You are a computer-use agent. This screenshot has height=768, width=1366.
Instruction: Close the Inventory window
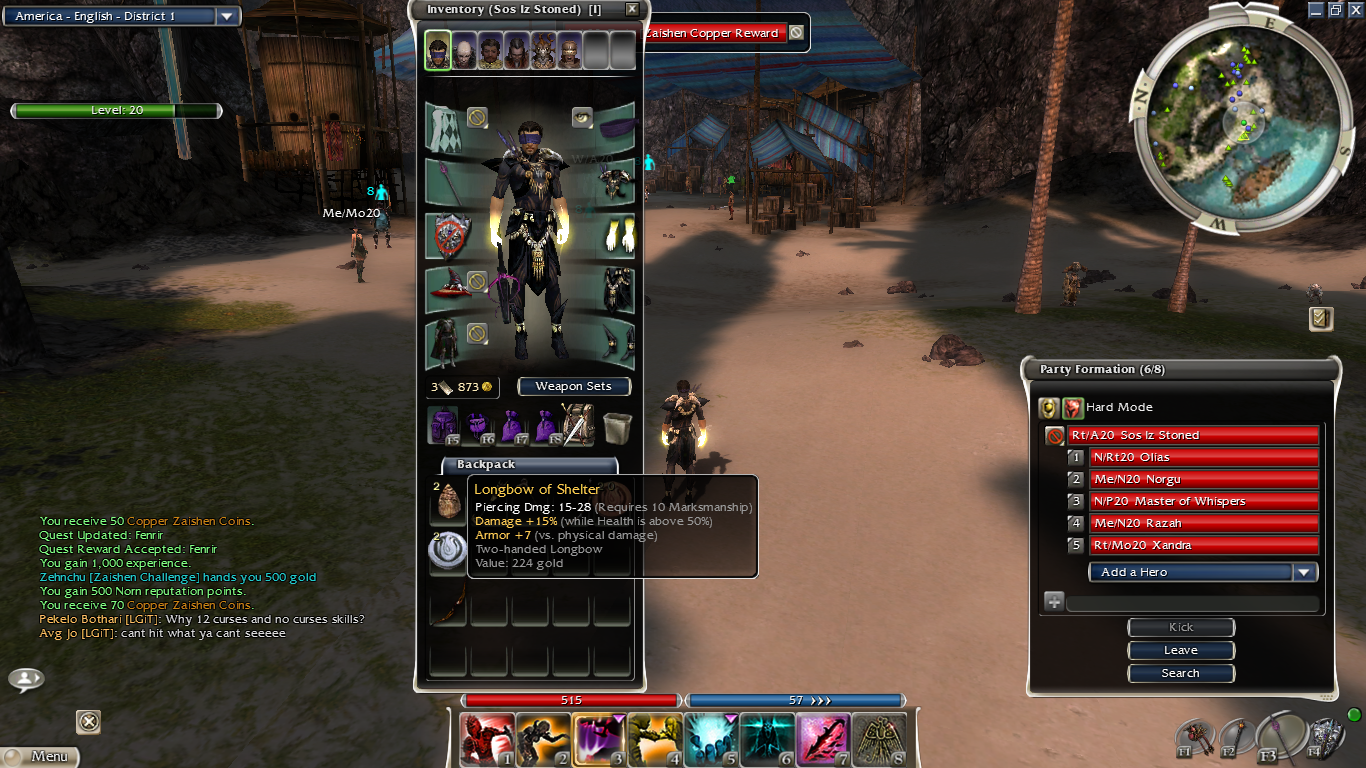(x=631, y=9)
